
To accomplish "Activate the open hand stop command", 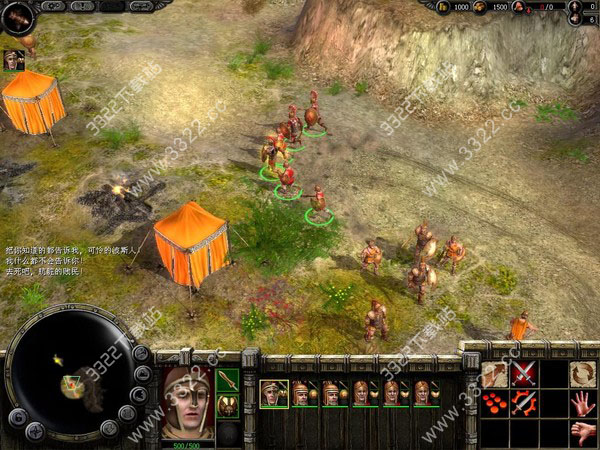I will [x=582, y=403].
